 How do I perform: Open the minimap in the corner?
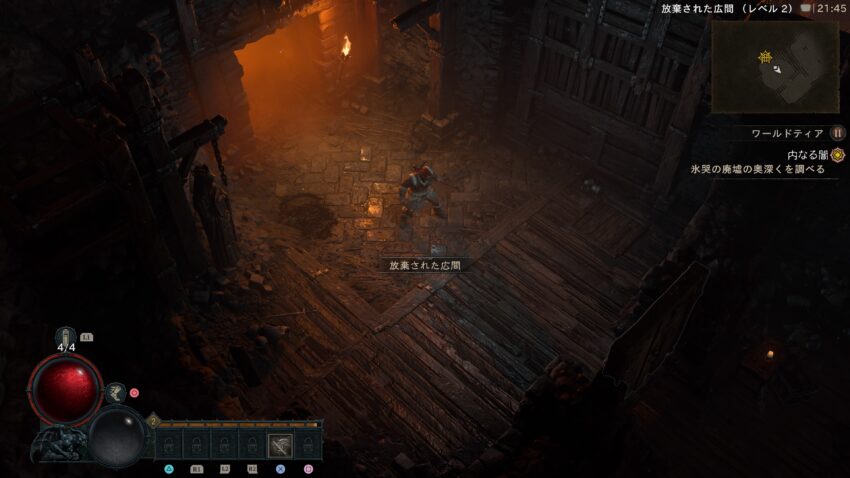click(x=775, y=66)
